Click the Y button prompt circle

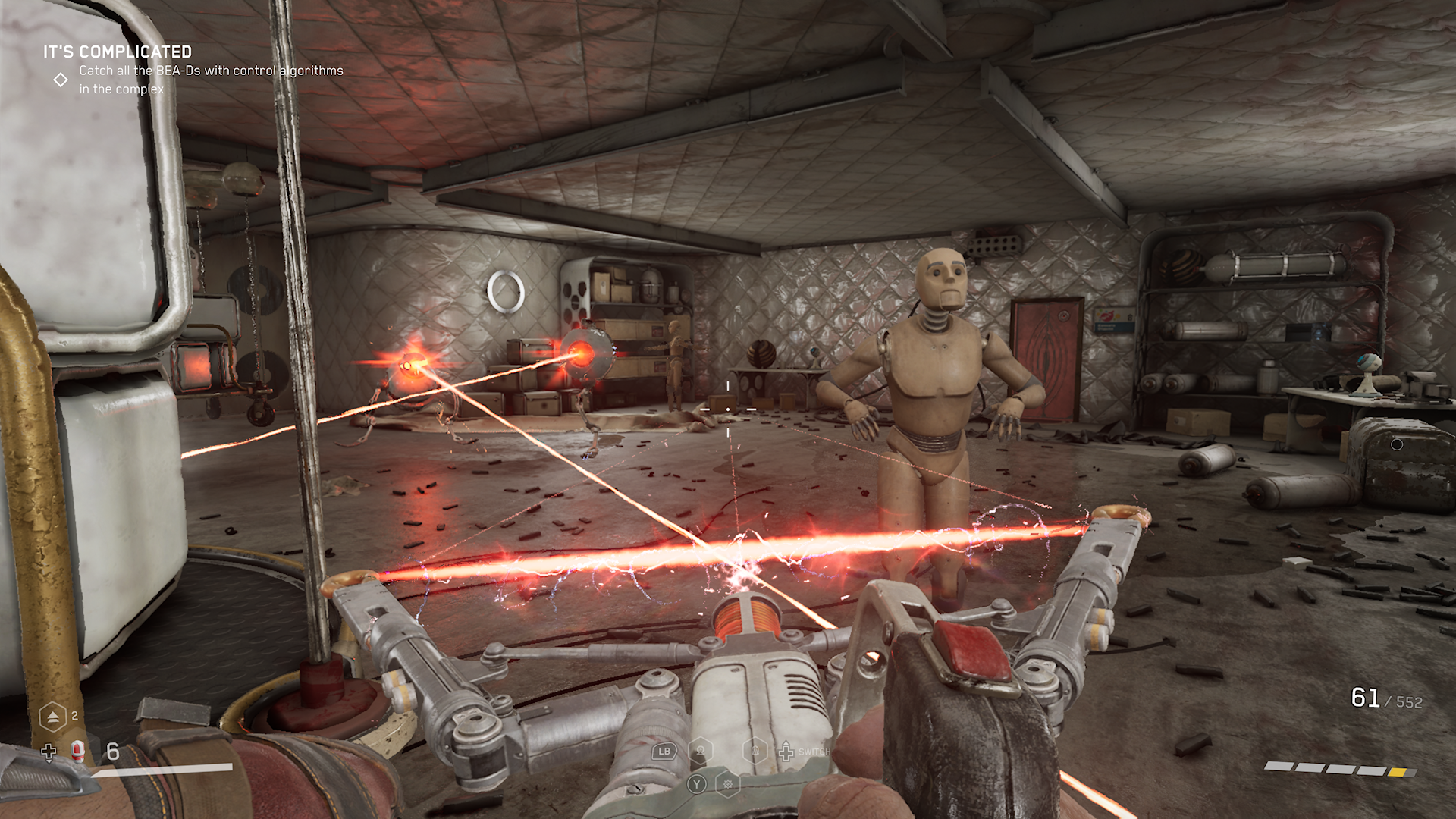point(697,785)
